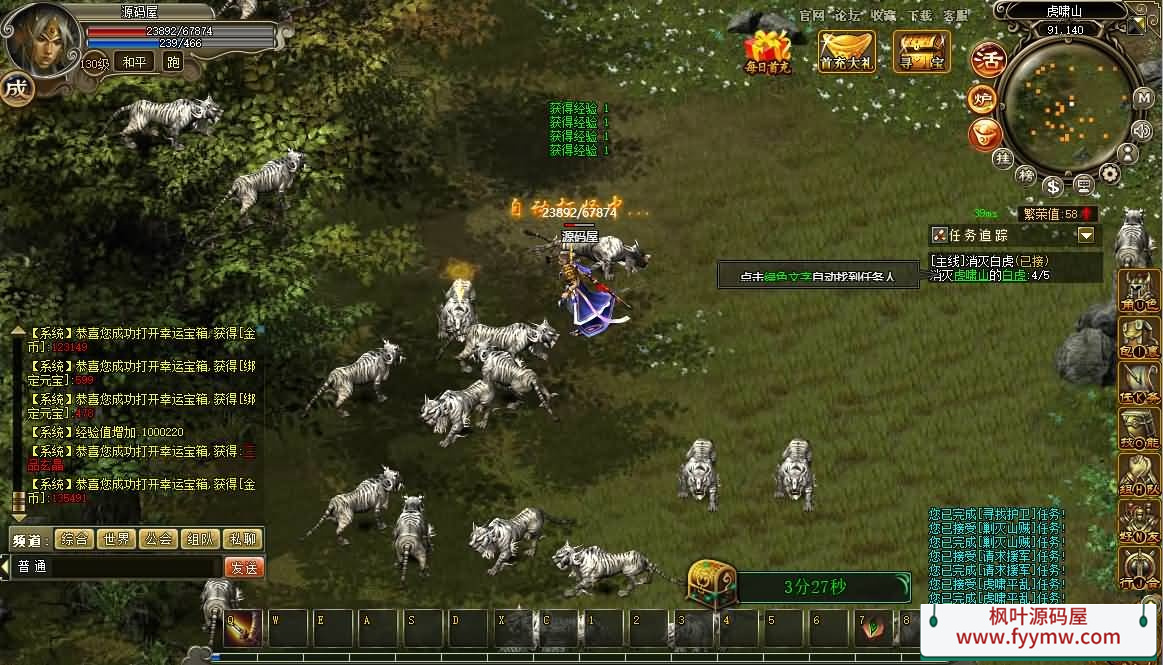Toggle sound with the speaker icon

coord(1142,129)
